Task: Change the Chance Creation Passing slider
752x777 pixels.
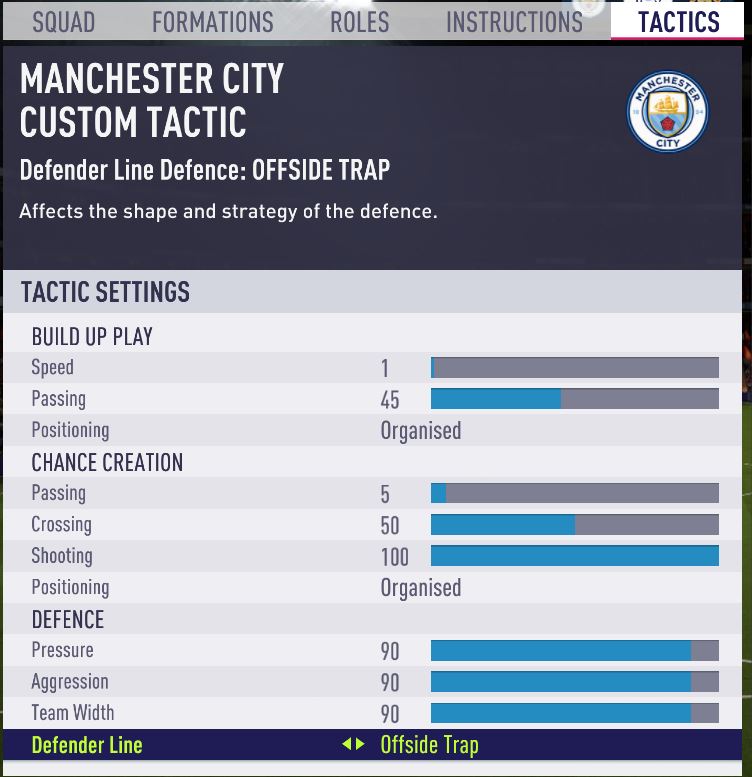Action: pyautogui.click(x=574, y=494)
